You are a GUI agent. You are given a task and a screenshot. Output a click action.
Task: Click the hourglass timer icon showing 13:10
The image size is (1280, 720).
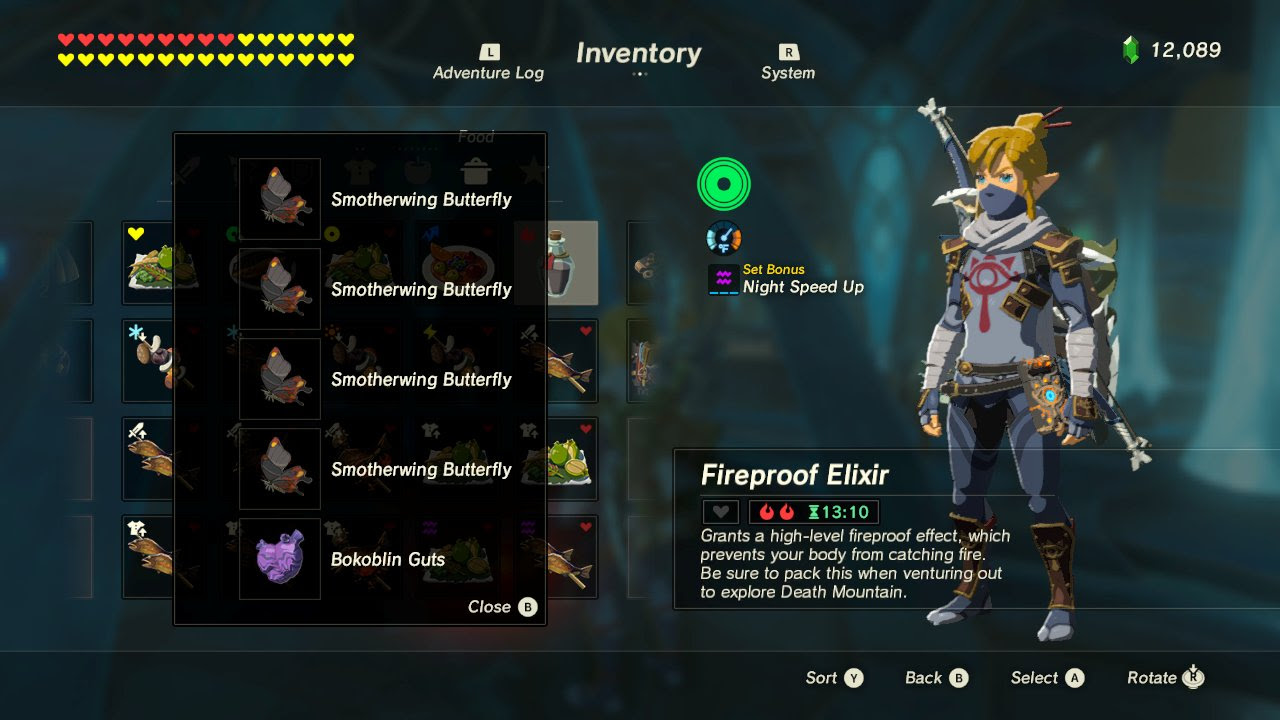pos(817,510)
